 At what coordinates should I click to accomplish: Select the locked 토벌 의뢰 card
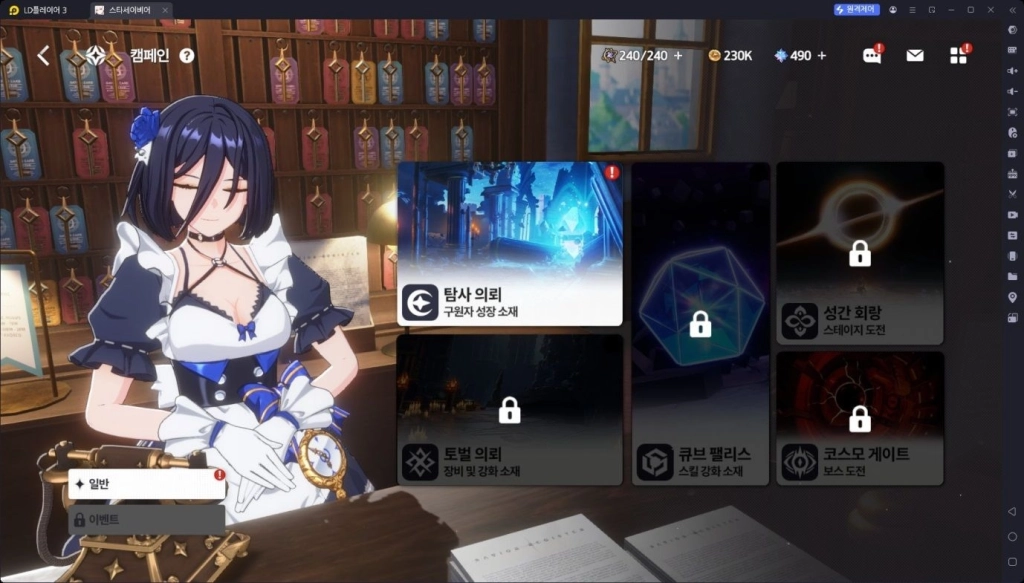(x=510, y=410)
